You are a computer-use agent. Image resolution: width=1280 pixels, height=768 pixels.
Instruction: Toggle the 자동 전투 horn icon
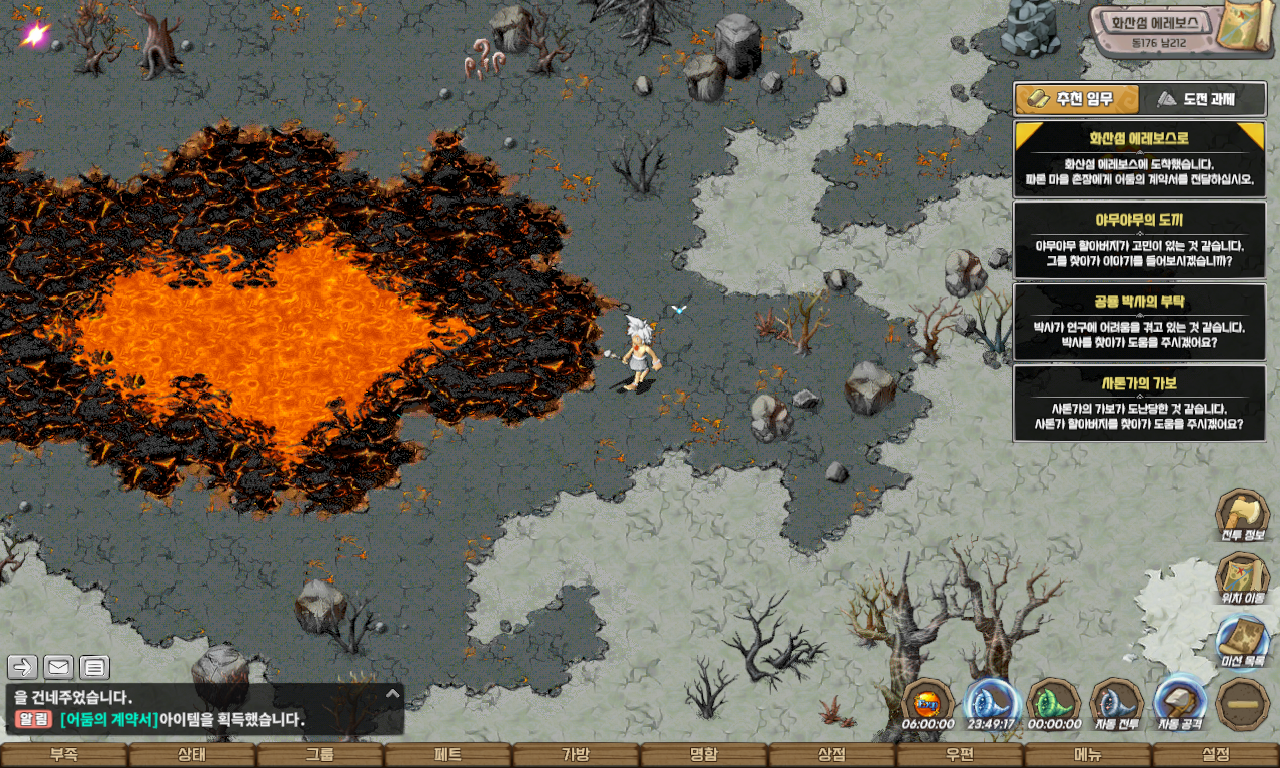click(1116, 702)
